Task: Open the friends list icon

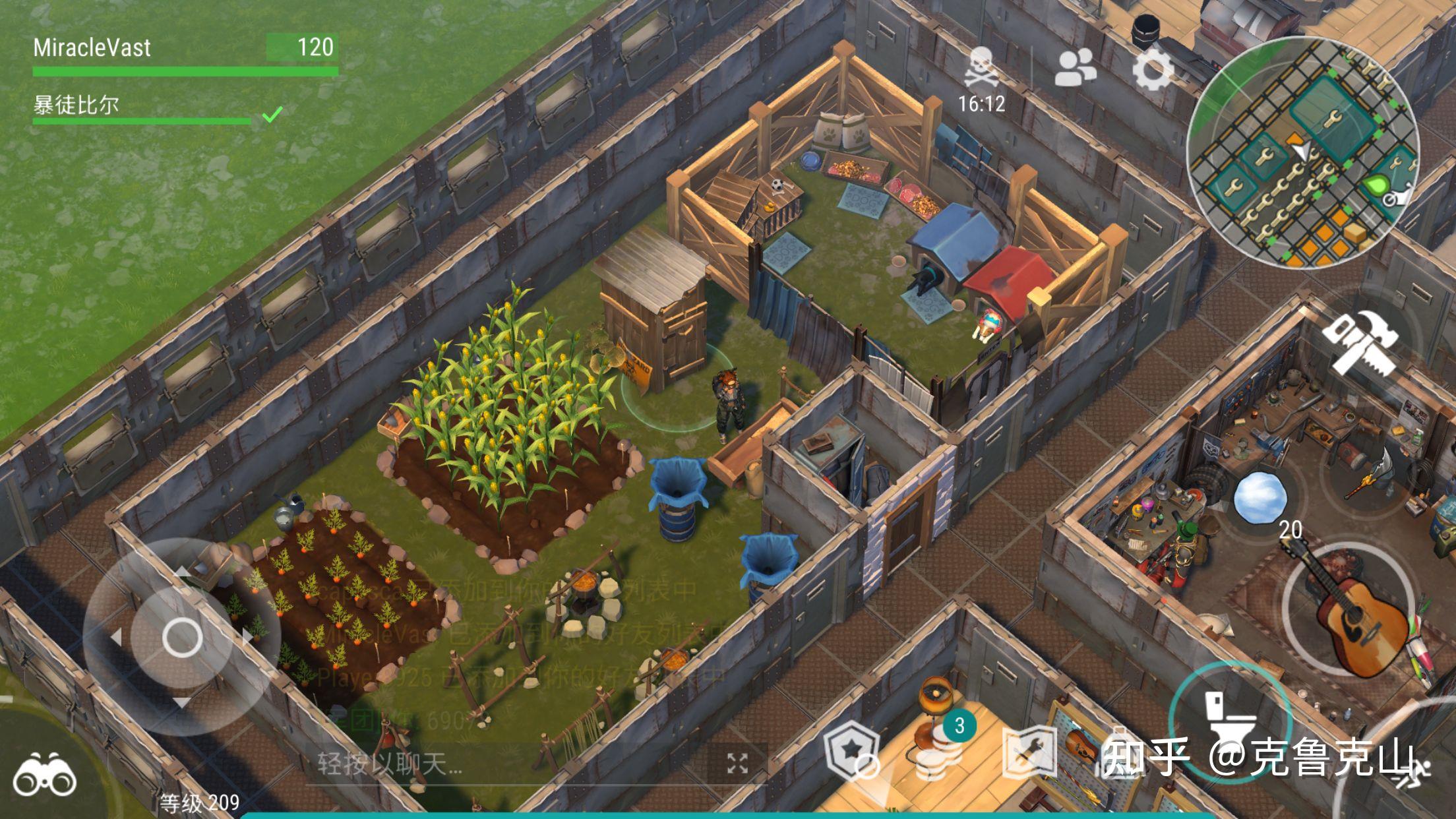Action: pyautogui.click(x=1076, y=67)
